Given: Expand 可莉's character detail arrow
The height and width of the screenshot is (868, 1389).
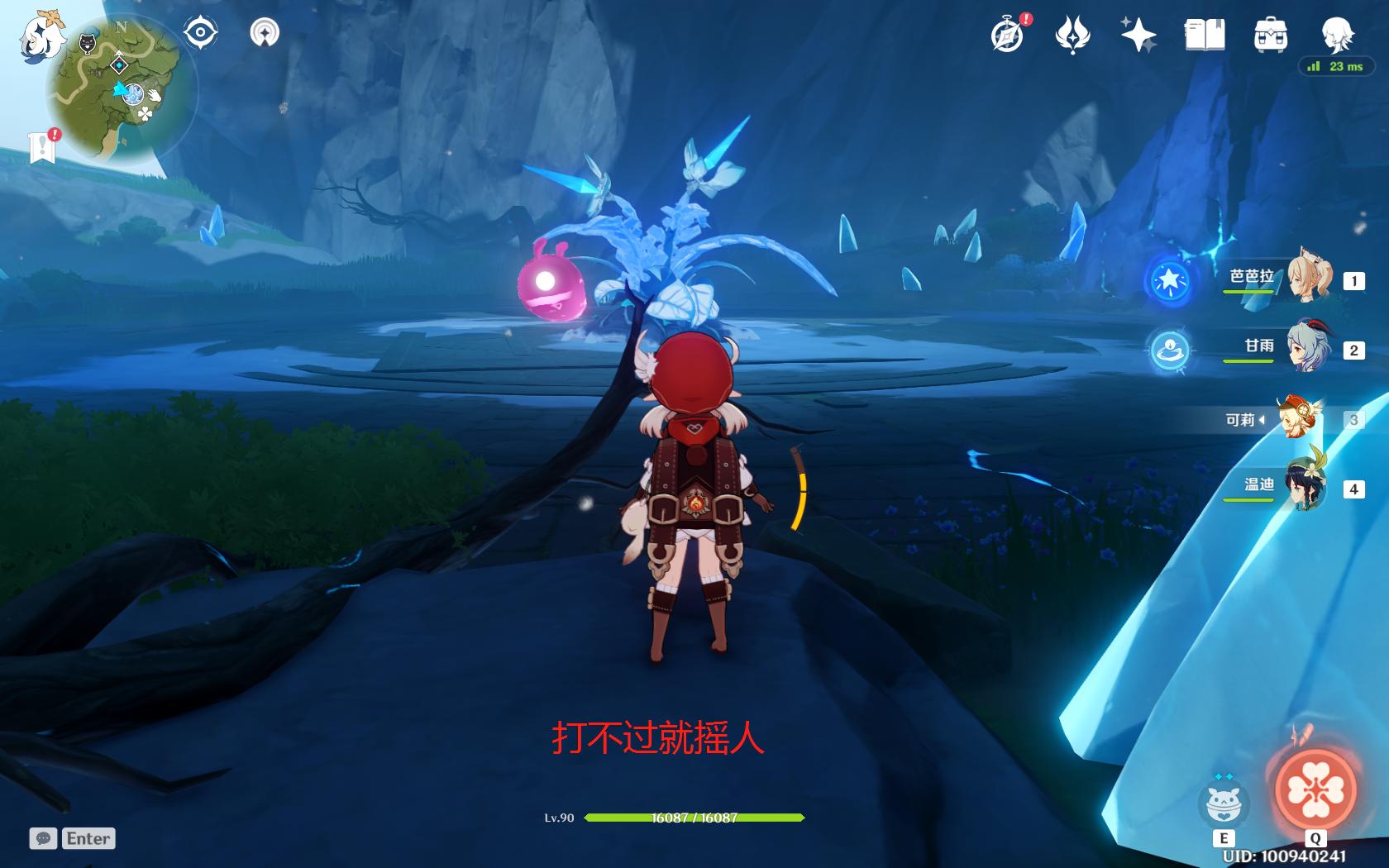Looking at the screenshot, I should [x=1262, y=420].
